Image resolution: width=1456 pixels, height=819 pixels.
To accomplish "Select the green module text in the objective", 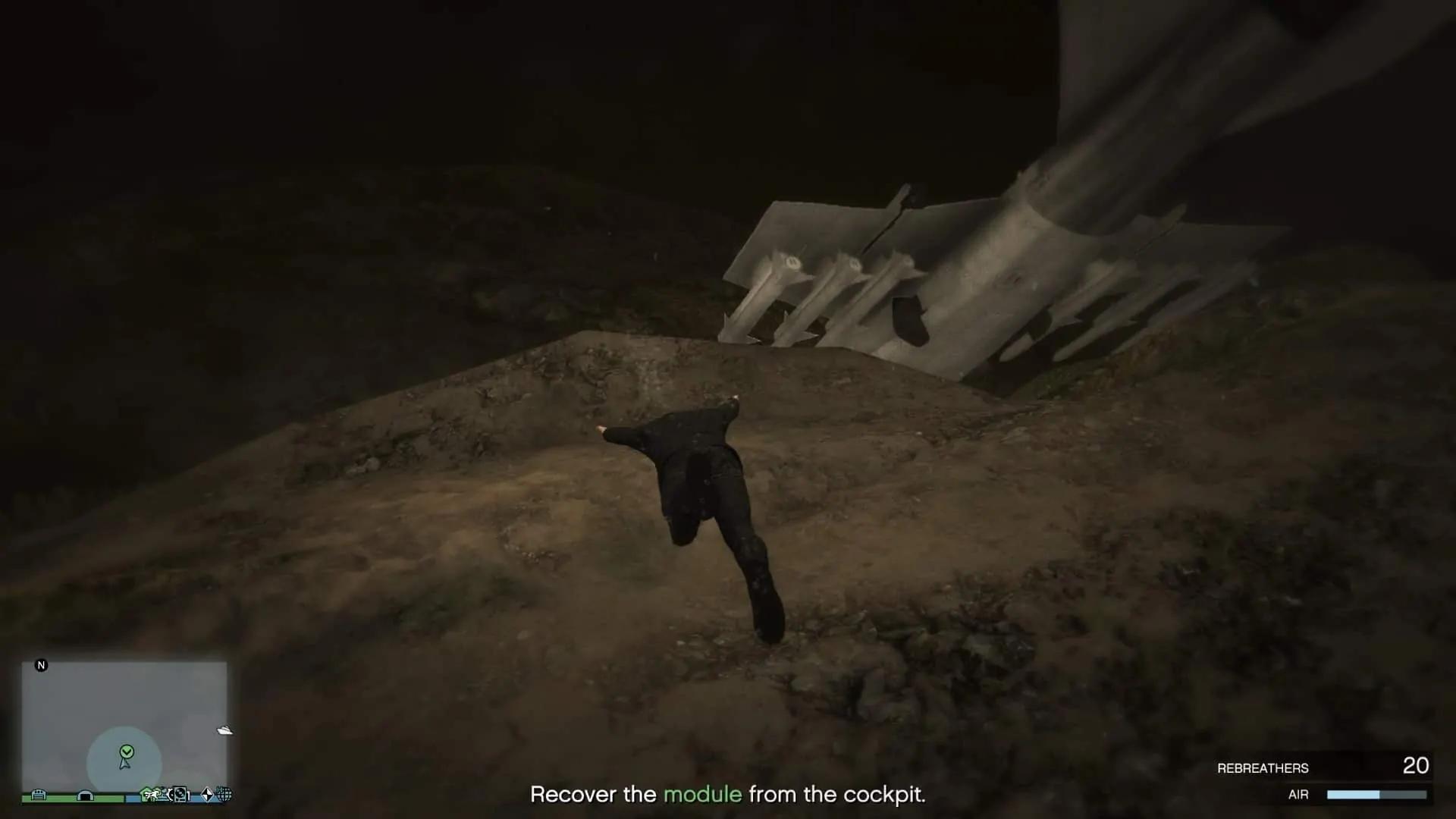I will [x=701, y=795].
